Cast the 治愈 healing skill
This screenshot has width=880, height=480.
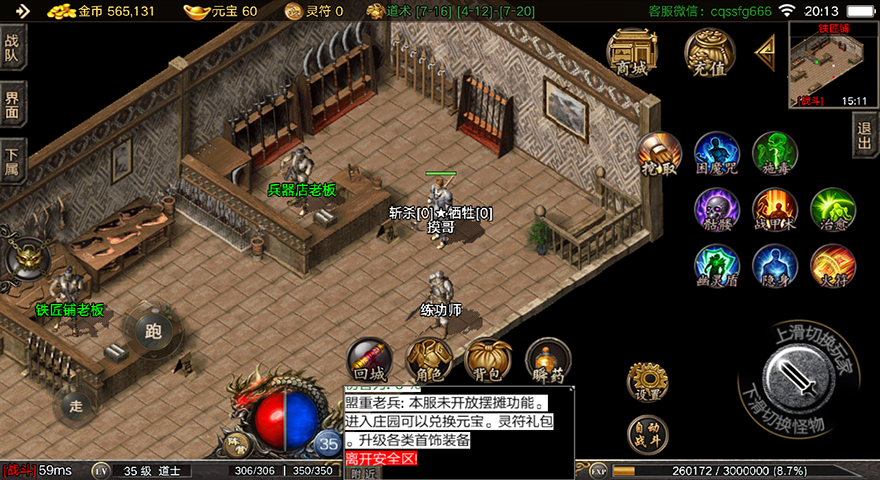[832, 210]
